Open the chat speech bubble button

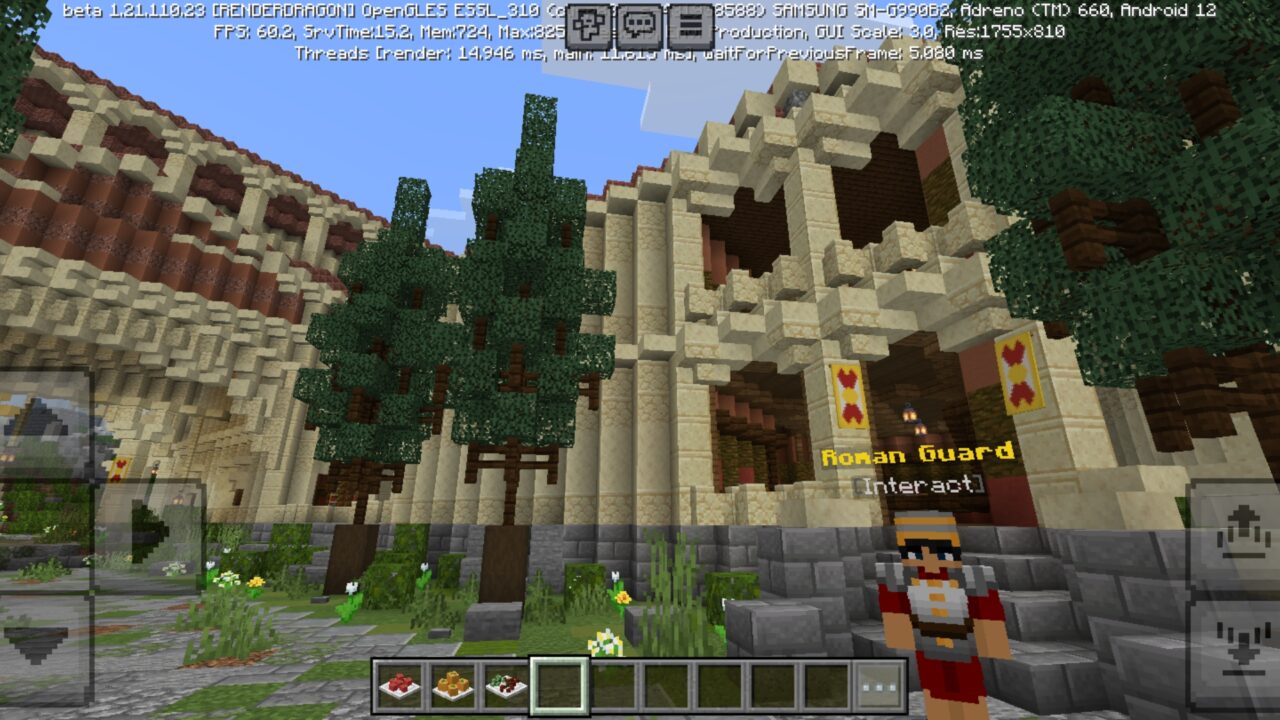click(x=640, y=27)
